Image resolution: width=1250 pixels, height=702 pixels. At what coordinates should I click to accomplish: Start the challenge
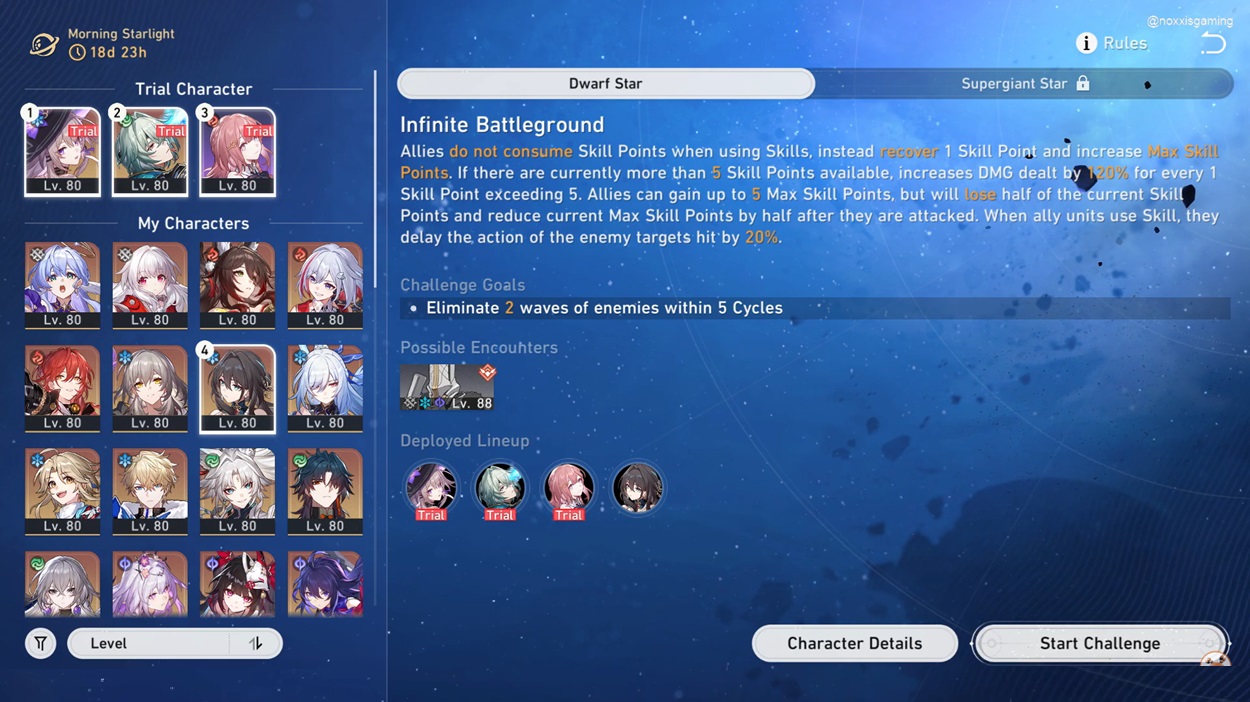1099,643
